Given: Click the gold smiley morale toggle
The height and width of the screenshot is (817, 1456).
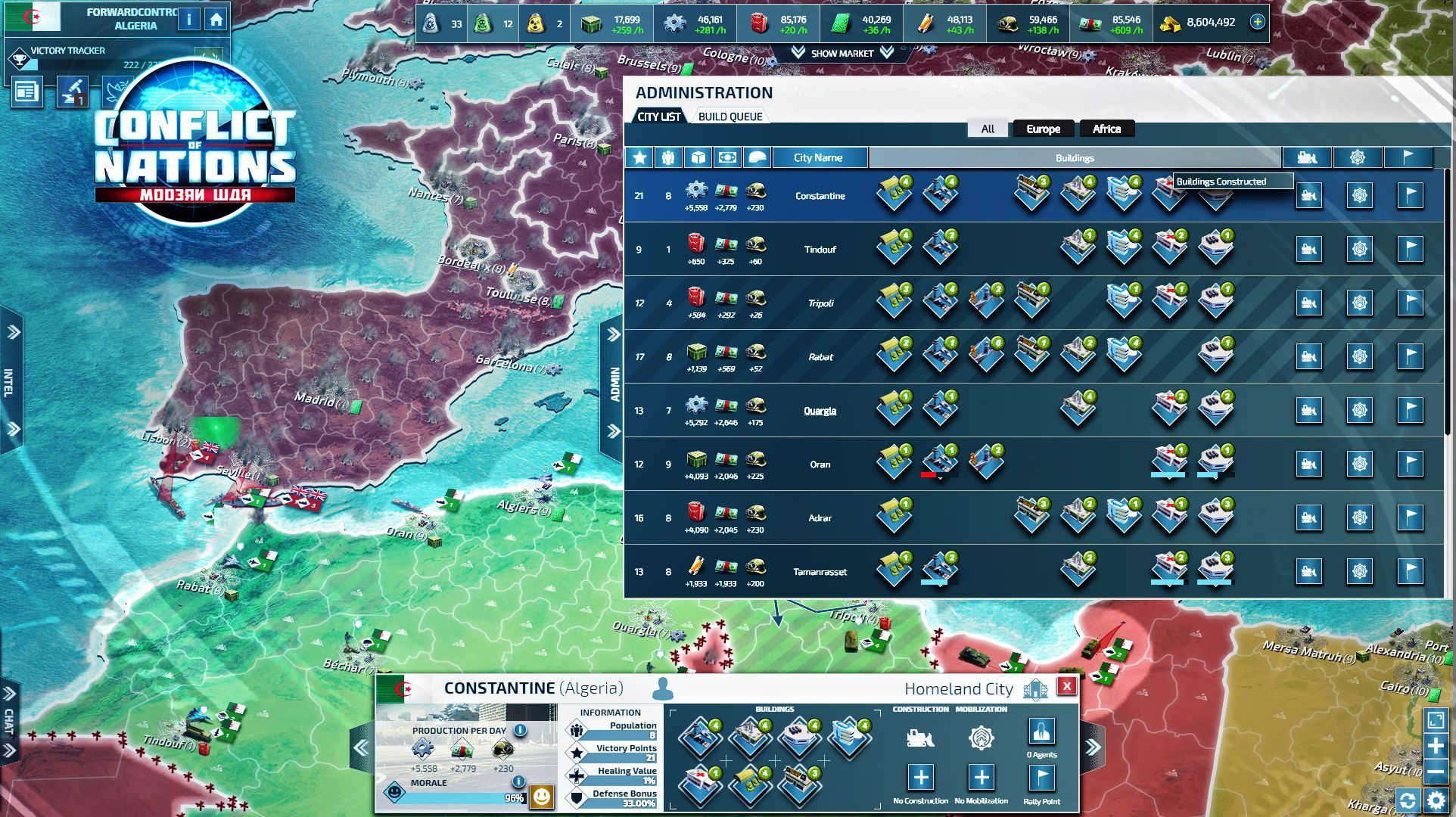Looking at the screenshot, I should 542,798.
